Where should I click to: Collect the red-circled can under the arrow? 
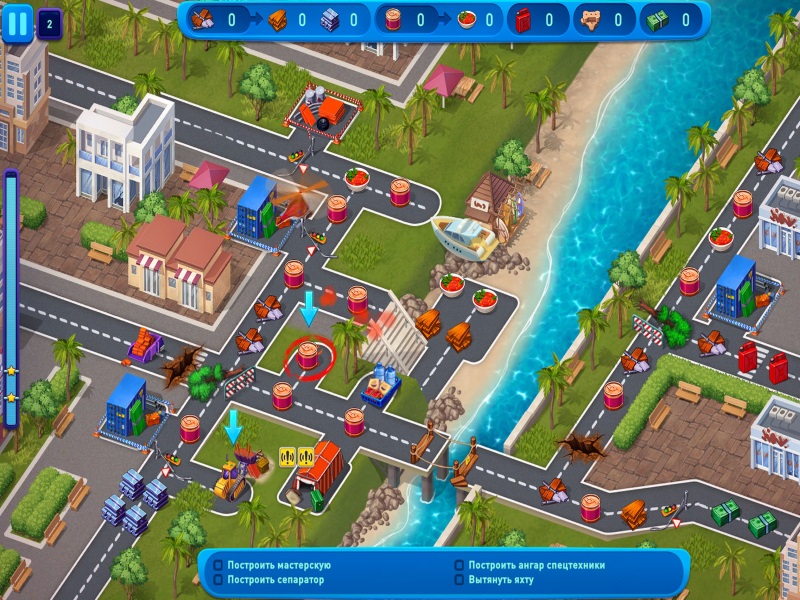coord(308,355)
